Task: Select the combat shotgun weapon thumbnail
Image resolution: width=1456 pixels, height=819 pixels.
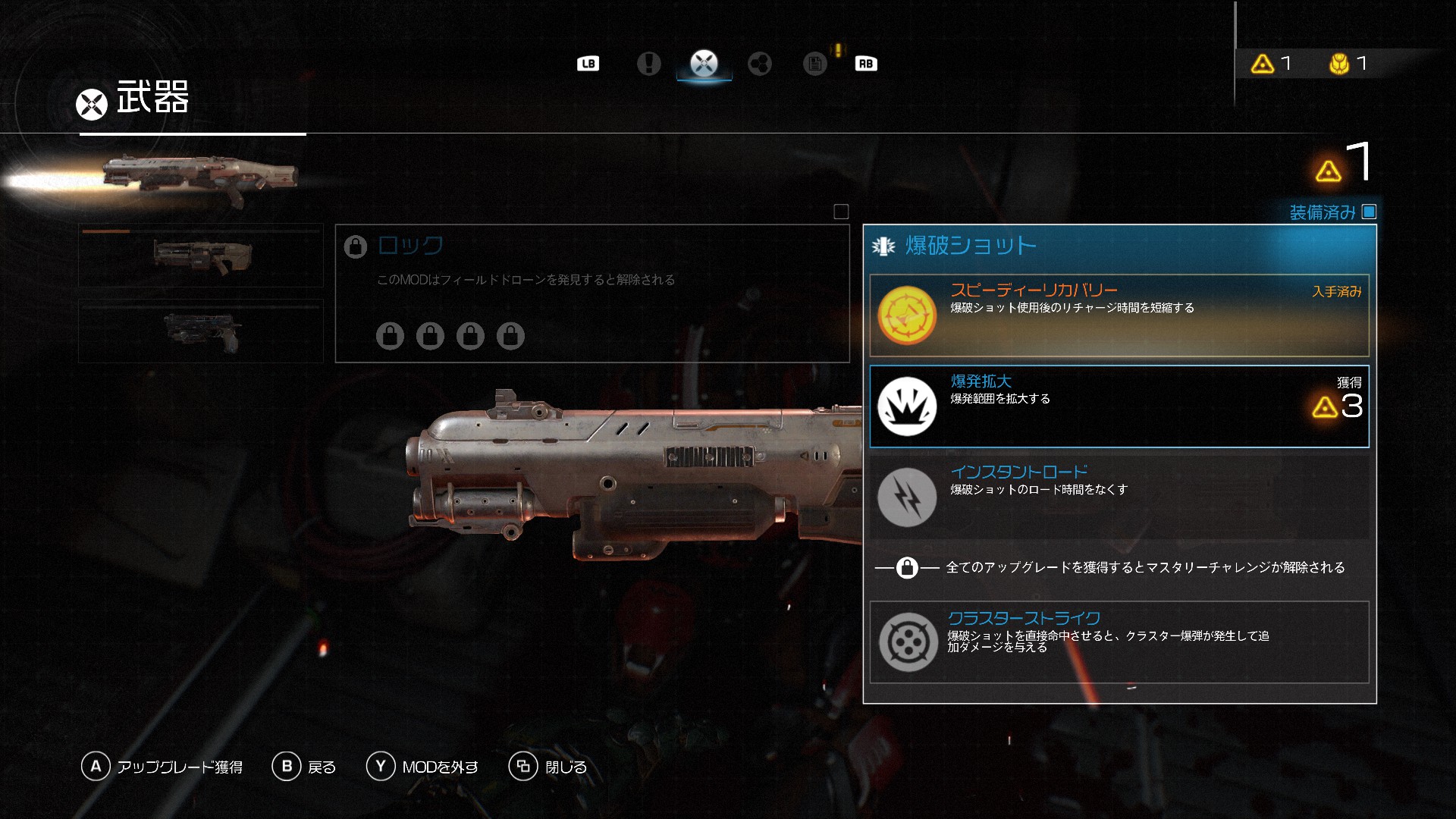Action: coord(201,256)
